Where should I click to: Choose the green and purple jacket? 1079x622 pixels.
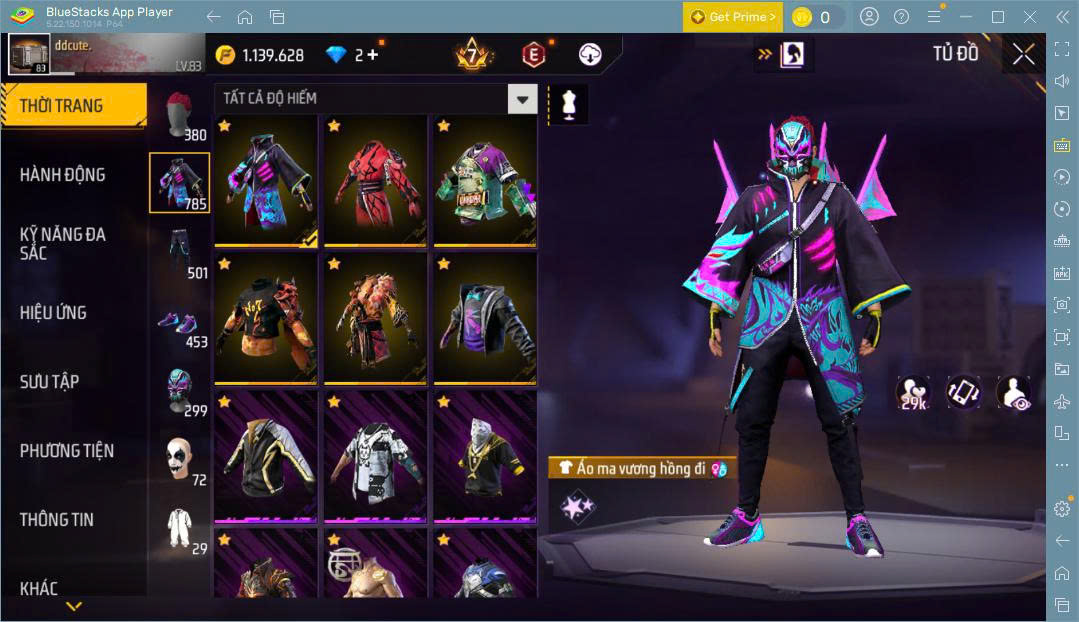coord(485,180)
